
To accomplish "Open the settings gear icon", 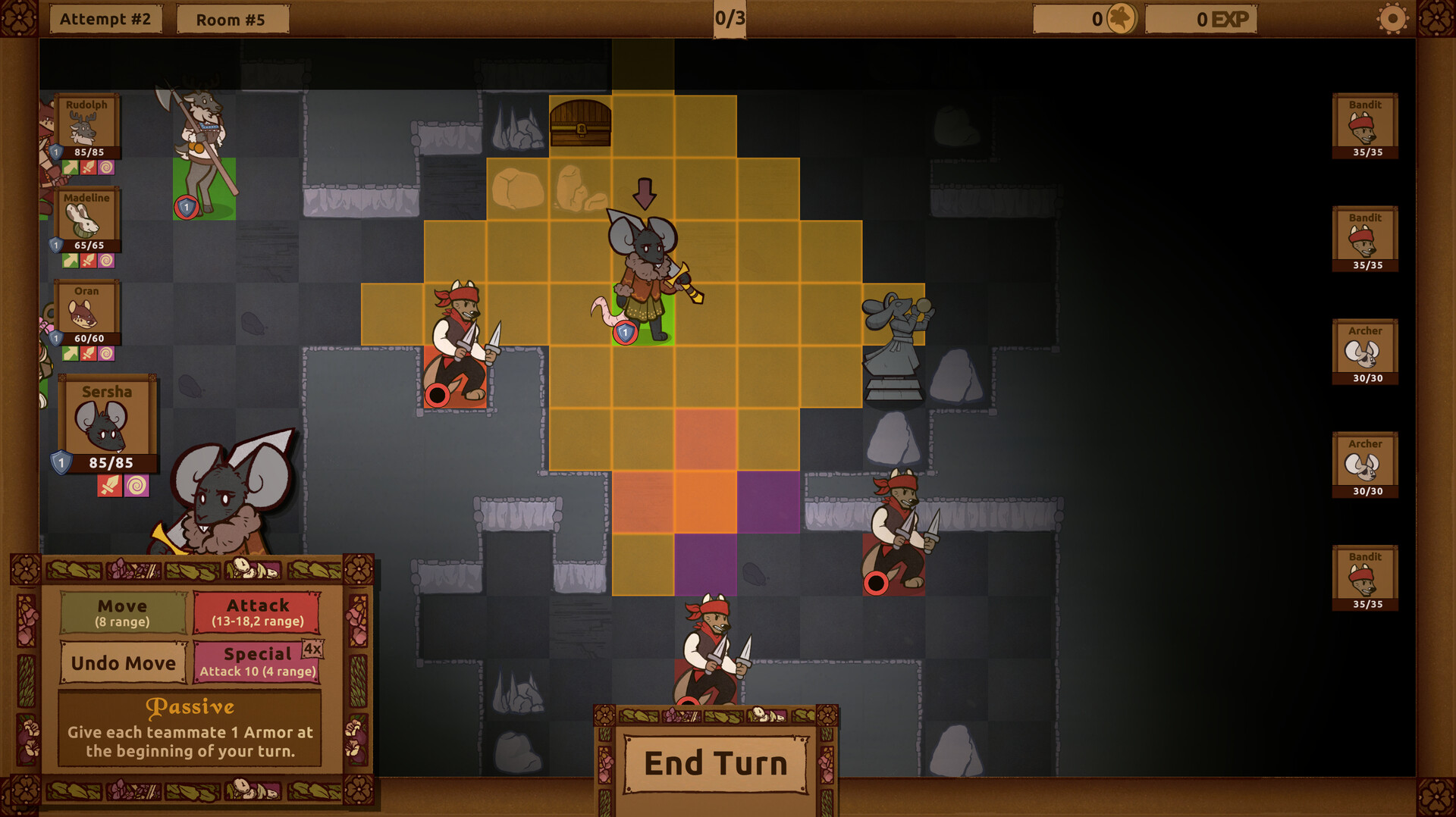I will [1392, 19].
